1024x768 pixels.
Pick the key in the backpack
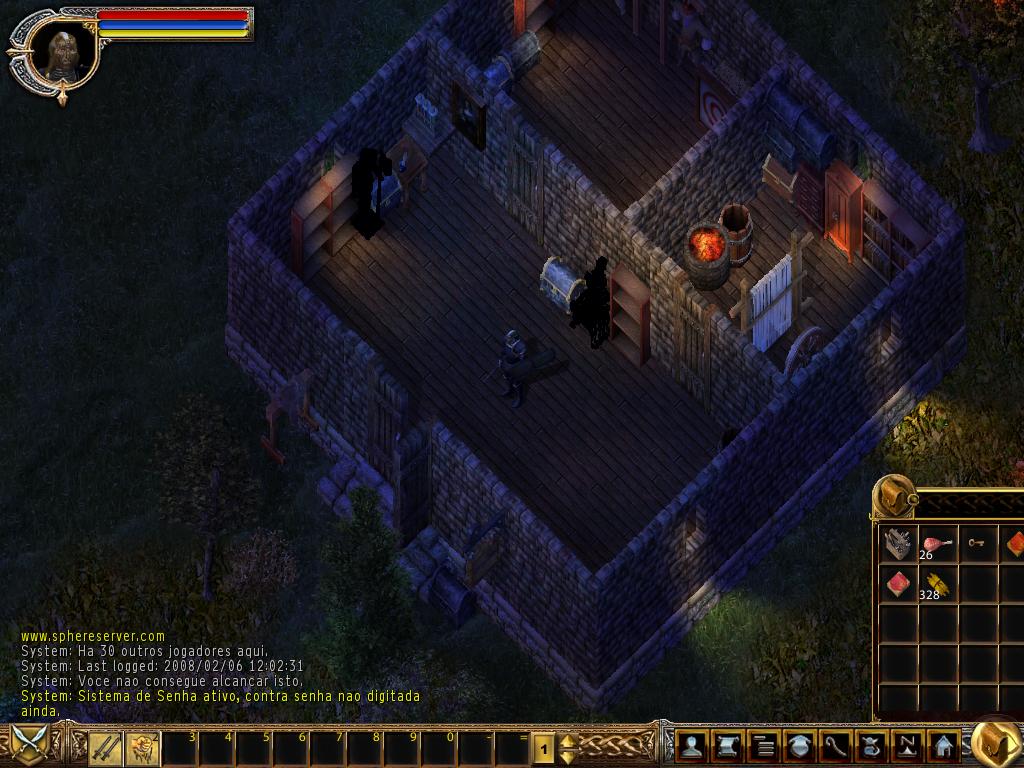tap(976, 543)
